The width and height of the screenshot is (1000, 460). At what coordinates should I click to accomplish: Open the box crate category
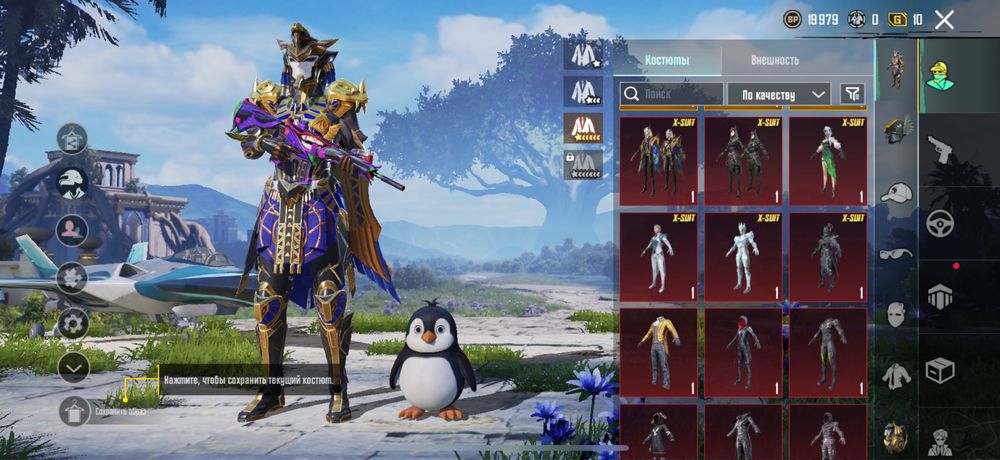(940, 370)
